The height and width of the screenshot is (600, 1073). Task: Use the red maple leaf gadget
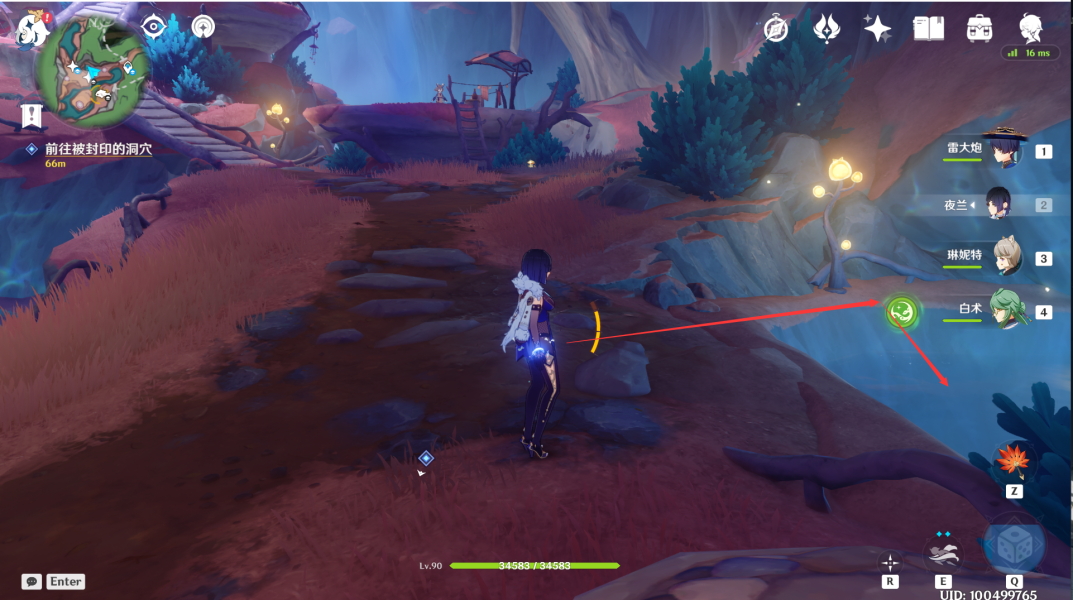[x=1013, y=462]
